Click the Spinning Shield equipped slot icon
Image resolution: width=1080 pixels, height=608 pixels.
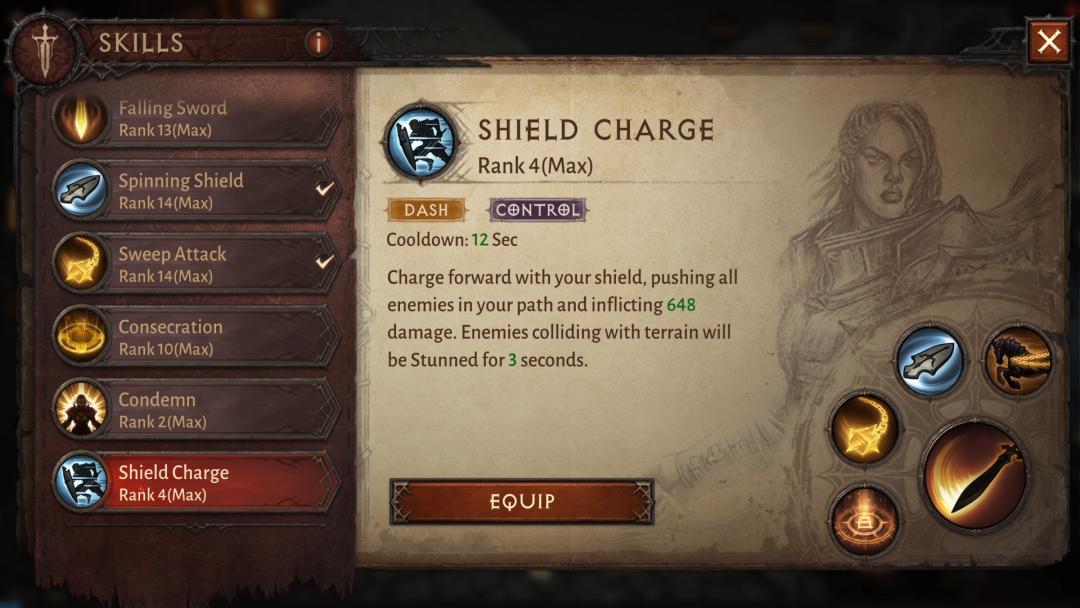[x=929, y=361]
